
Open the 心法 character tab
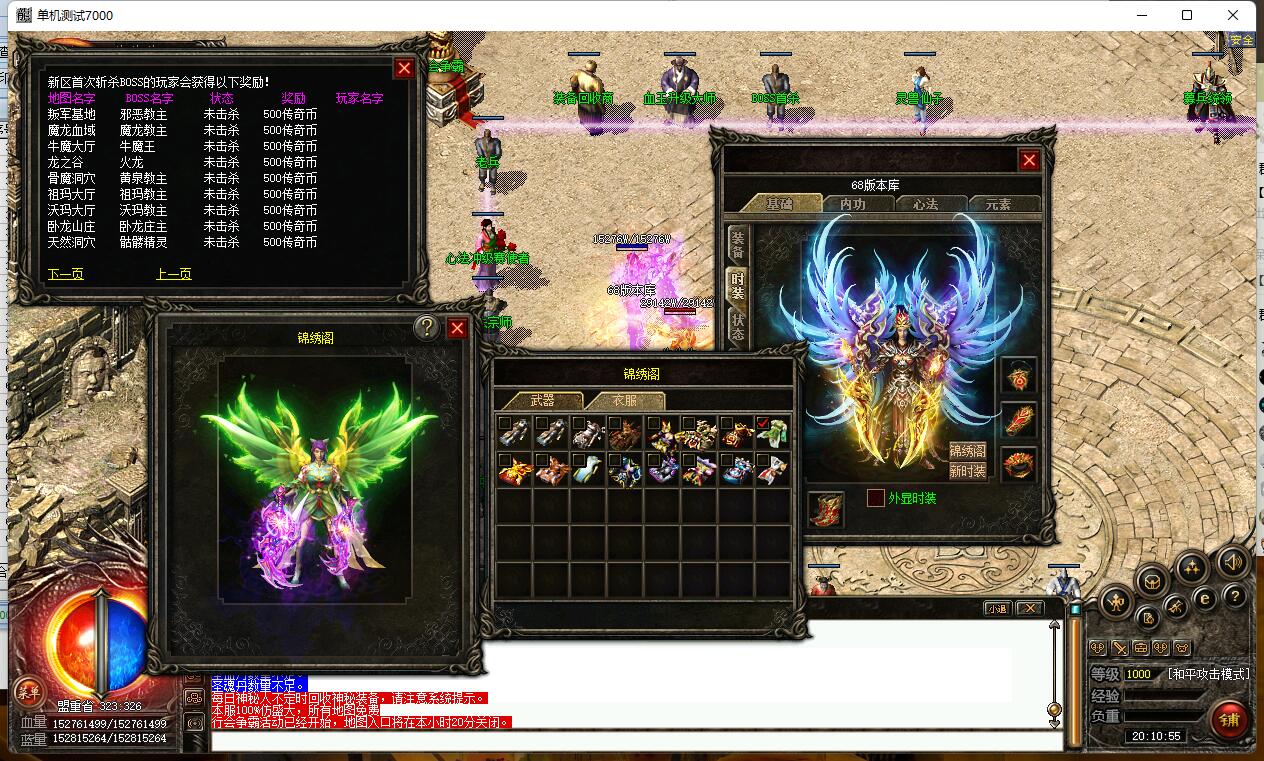(925, 204)
